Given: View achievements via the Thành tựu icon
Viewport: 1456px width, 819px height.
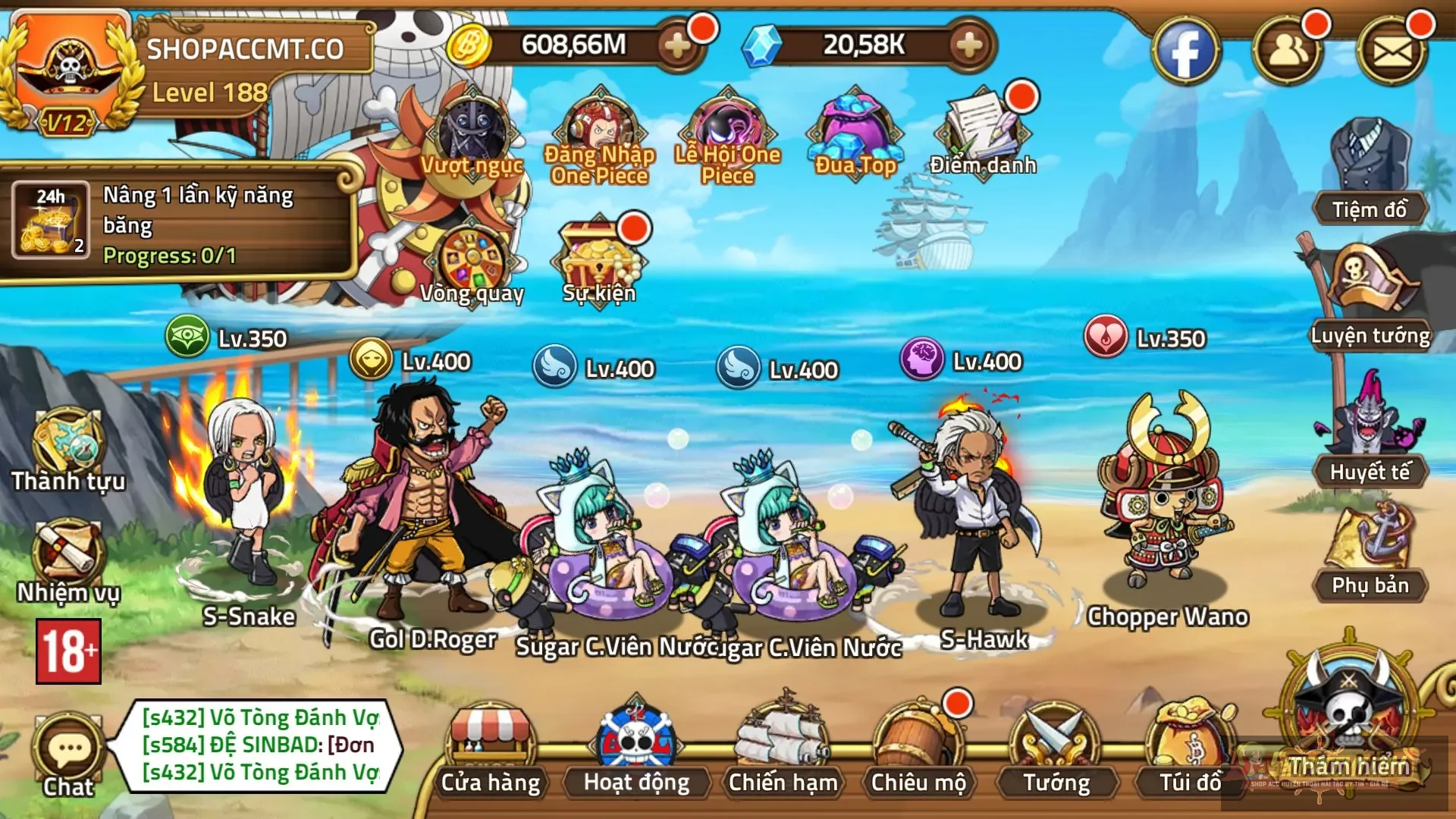Looking at the screenshot, I should coord(67,447).
